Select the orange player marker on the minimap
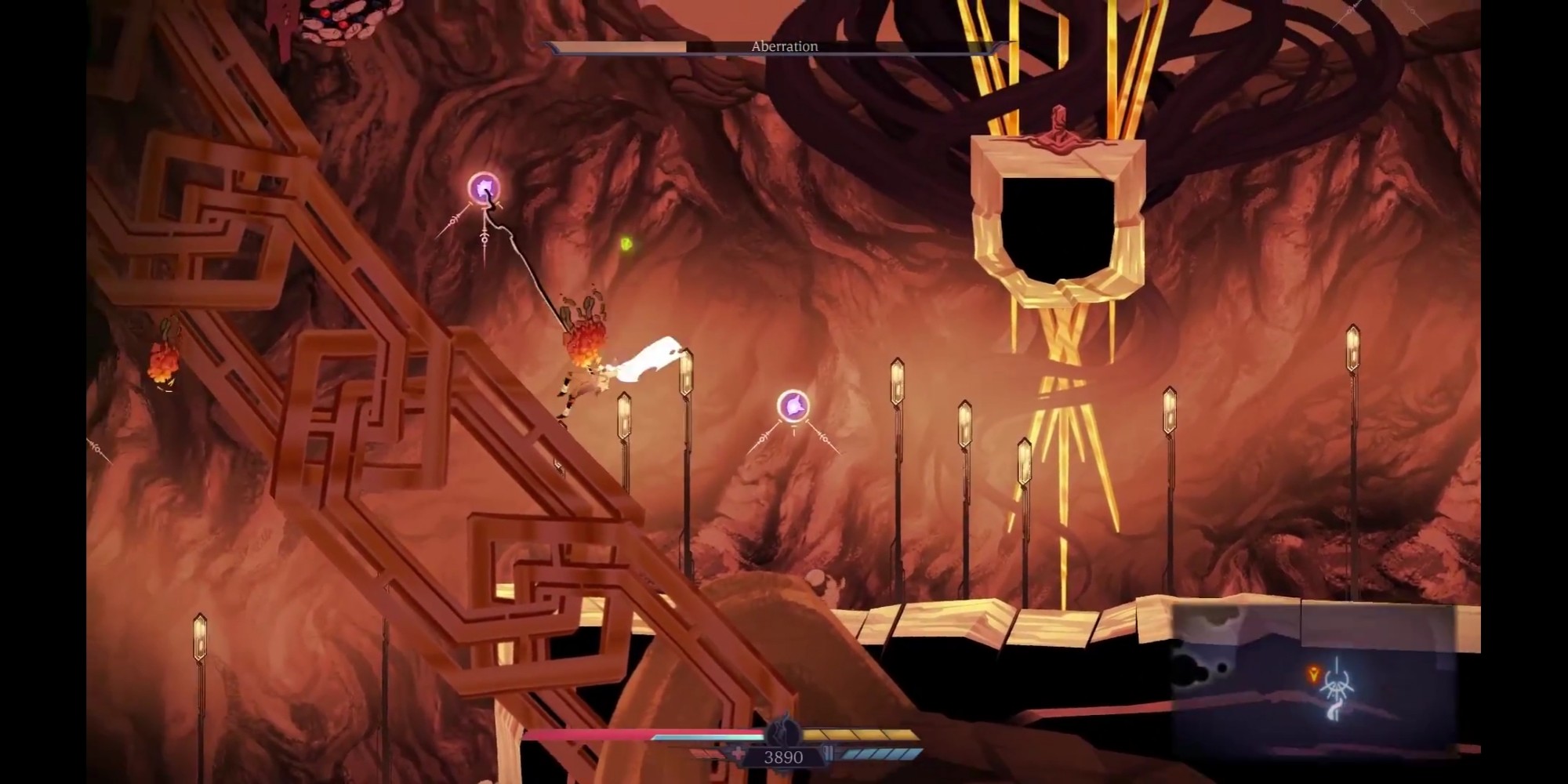This screenshot has height=784, width=1568. click(x=1313, y=673)
